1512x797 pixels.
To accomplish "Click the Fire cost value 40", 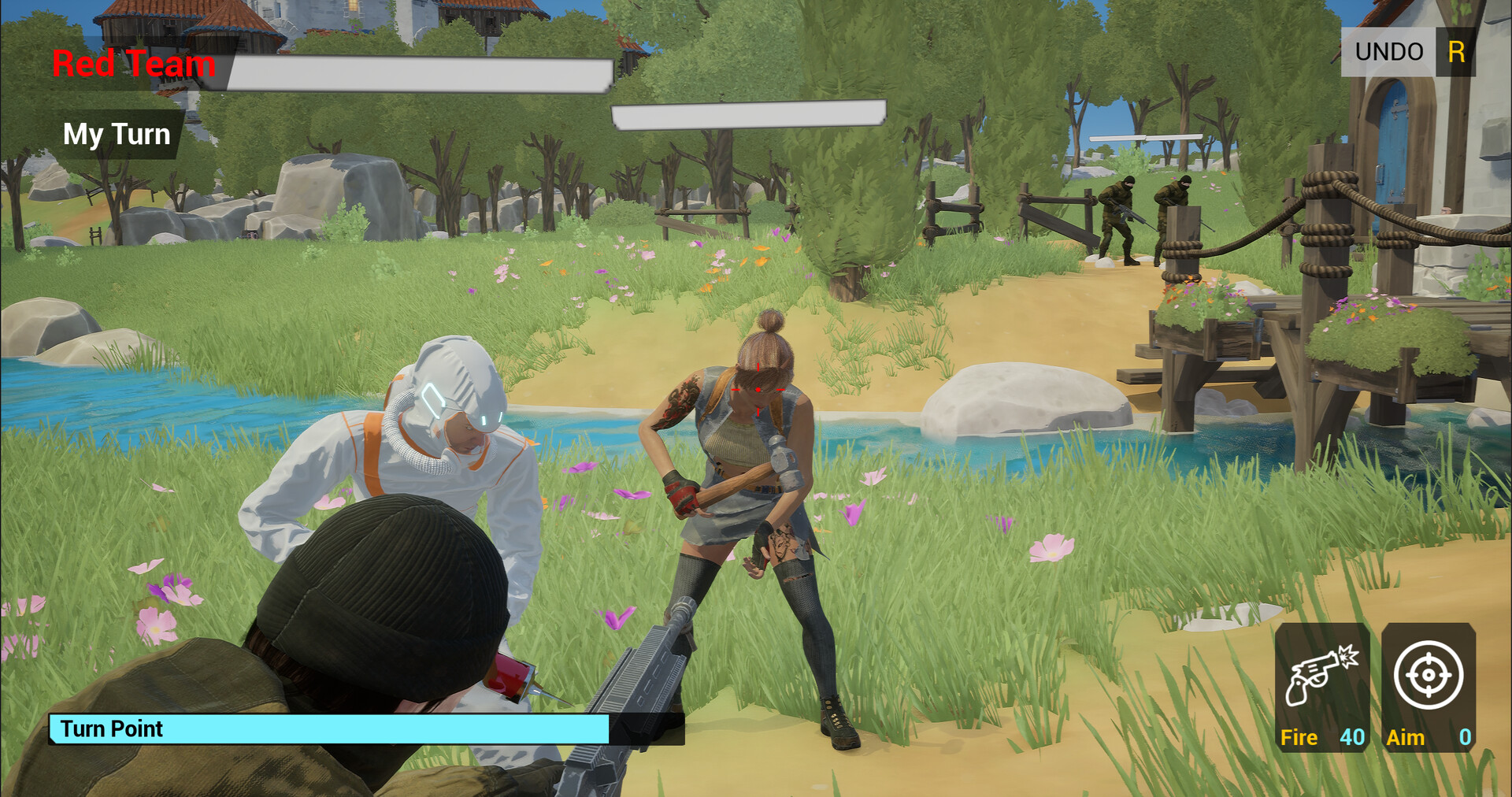I will pos(1352,738).
